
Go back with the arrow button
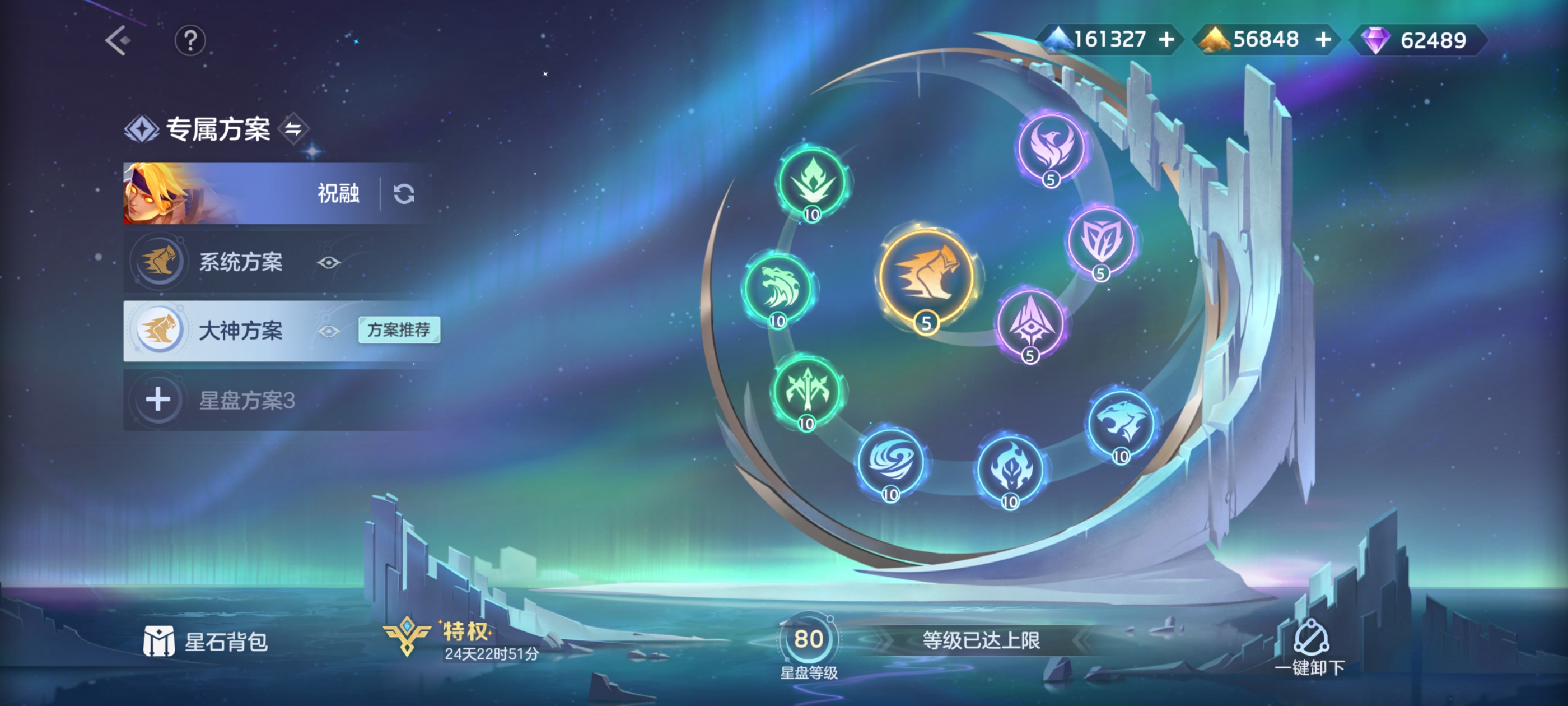(118, 40)
